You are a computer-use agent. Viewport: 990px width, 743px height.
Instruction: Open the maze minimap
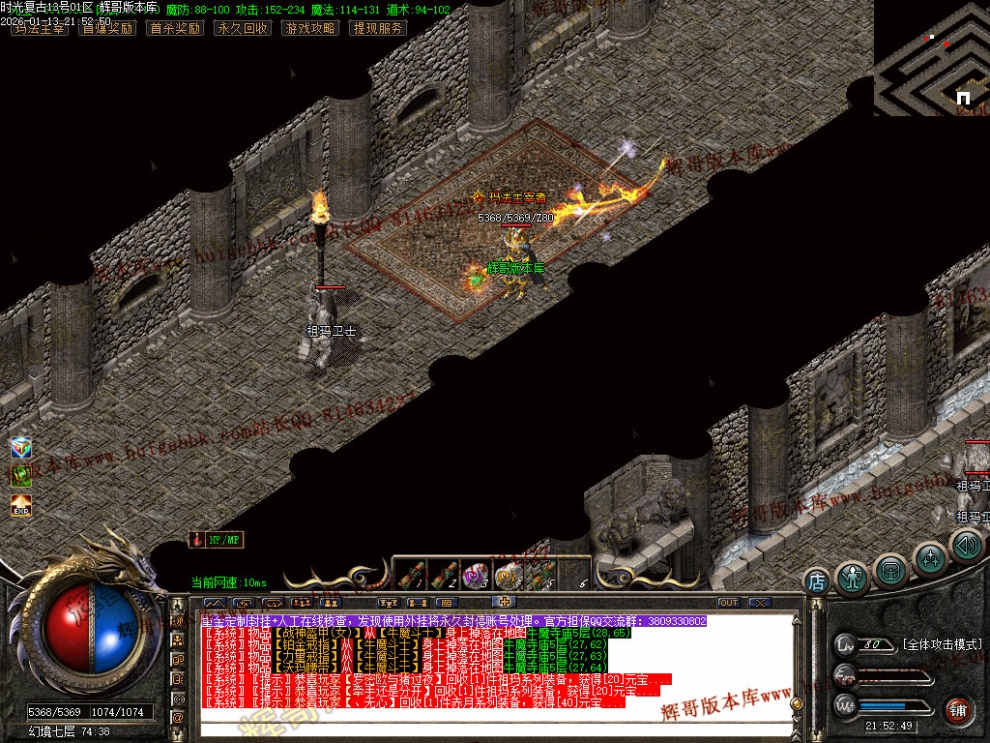[x=931, y=58]
